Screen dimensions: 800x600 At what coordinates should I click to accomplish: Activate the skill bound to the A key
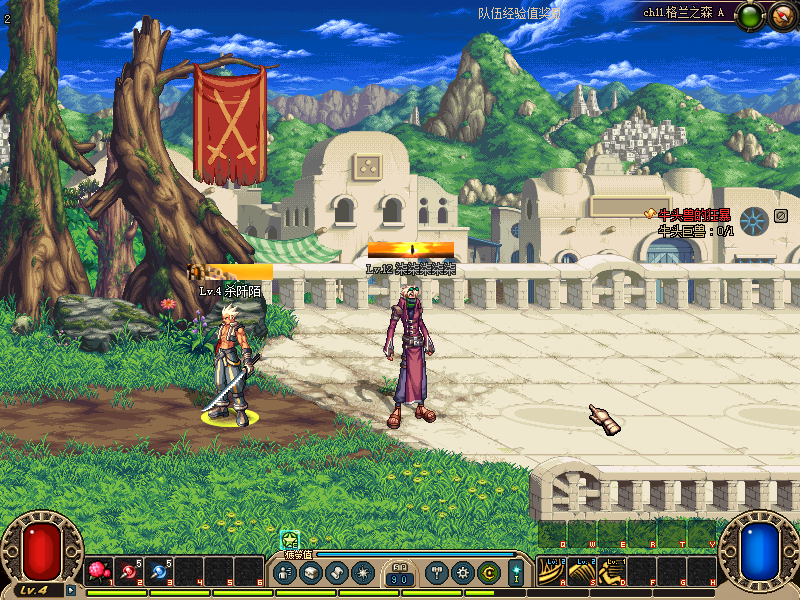(551, 572)
